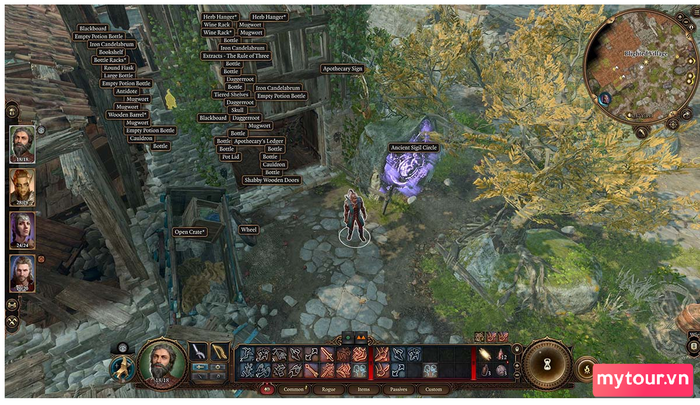The width and height of the screenshot is (700, 405).
Task: Select the horned tiefling companion portrait
Action: (x=22, y=185)
